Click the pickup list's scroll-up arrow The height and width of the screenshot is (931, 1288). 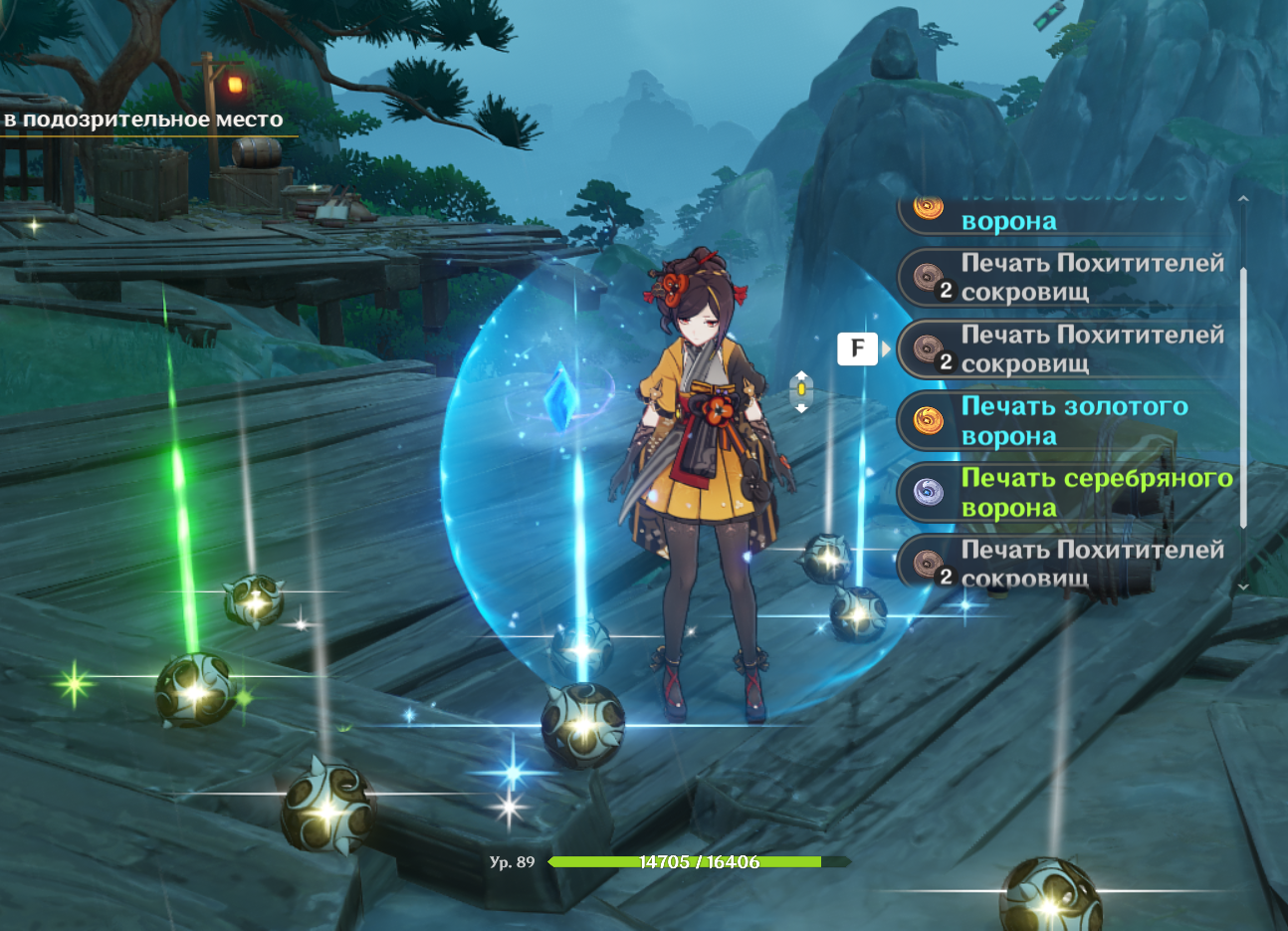(x=1243, y=199)
